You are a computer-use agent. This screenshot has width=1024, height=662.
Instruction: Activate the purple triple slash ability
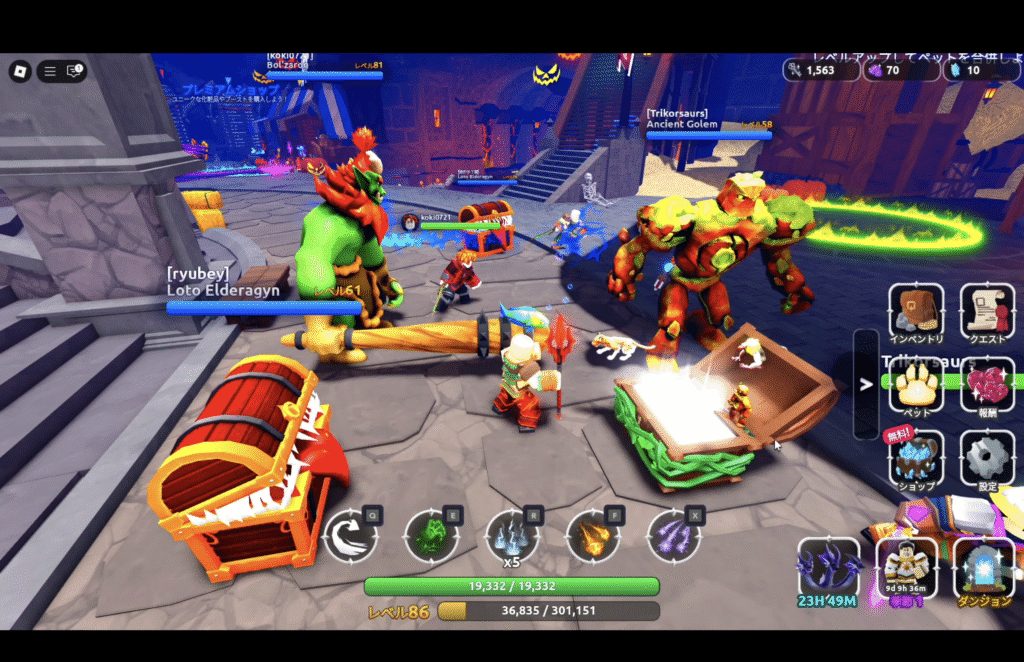(674, 535)
